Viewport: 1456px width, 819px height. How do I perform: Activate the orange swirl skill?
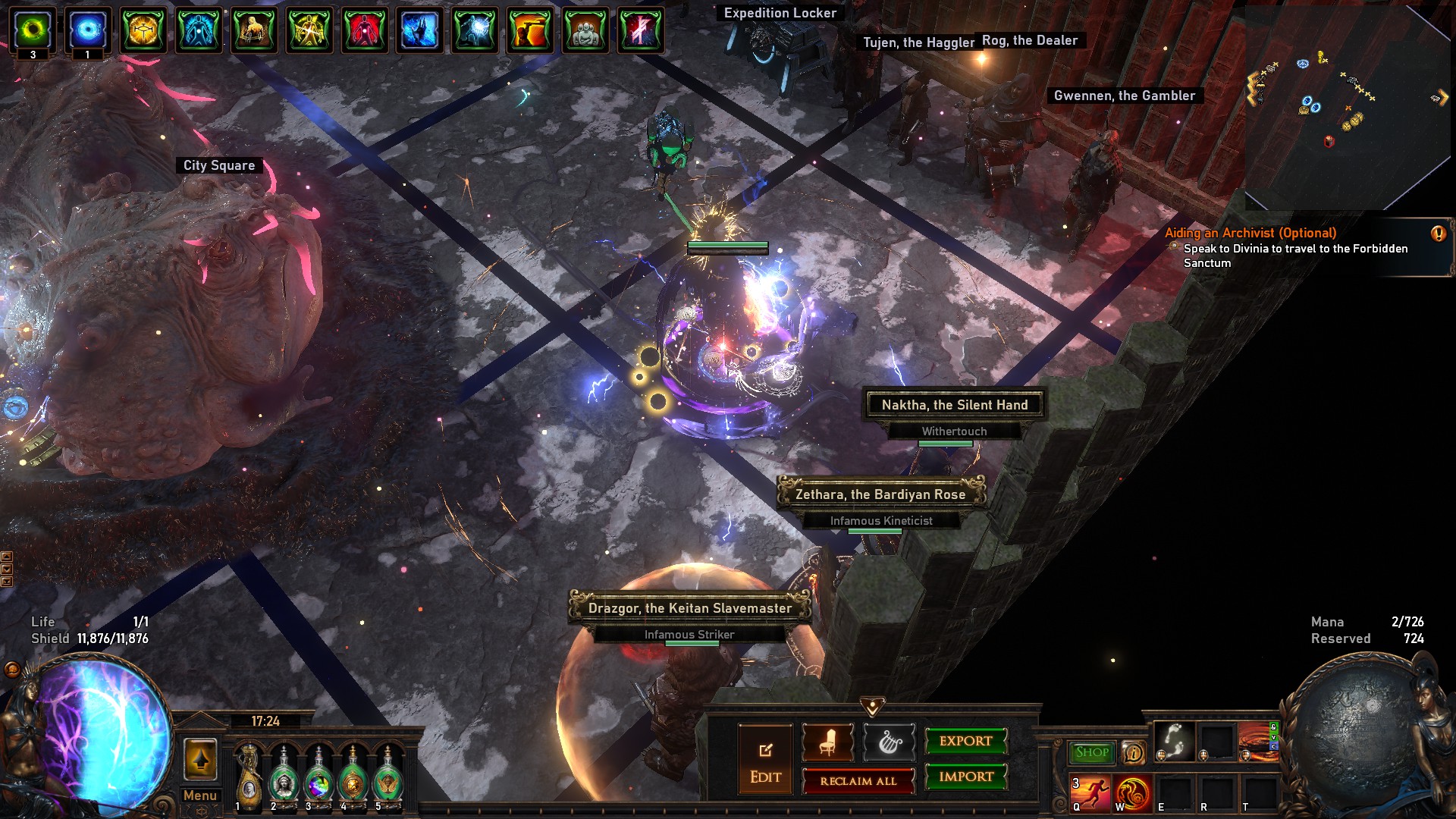[x=1133, y=793]
